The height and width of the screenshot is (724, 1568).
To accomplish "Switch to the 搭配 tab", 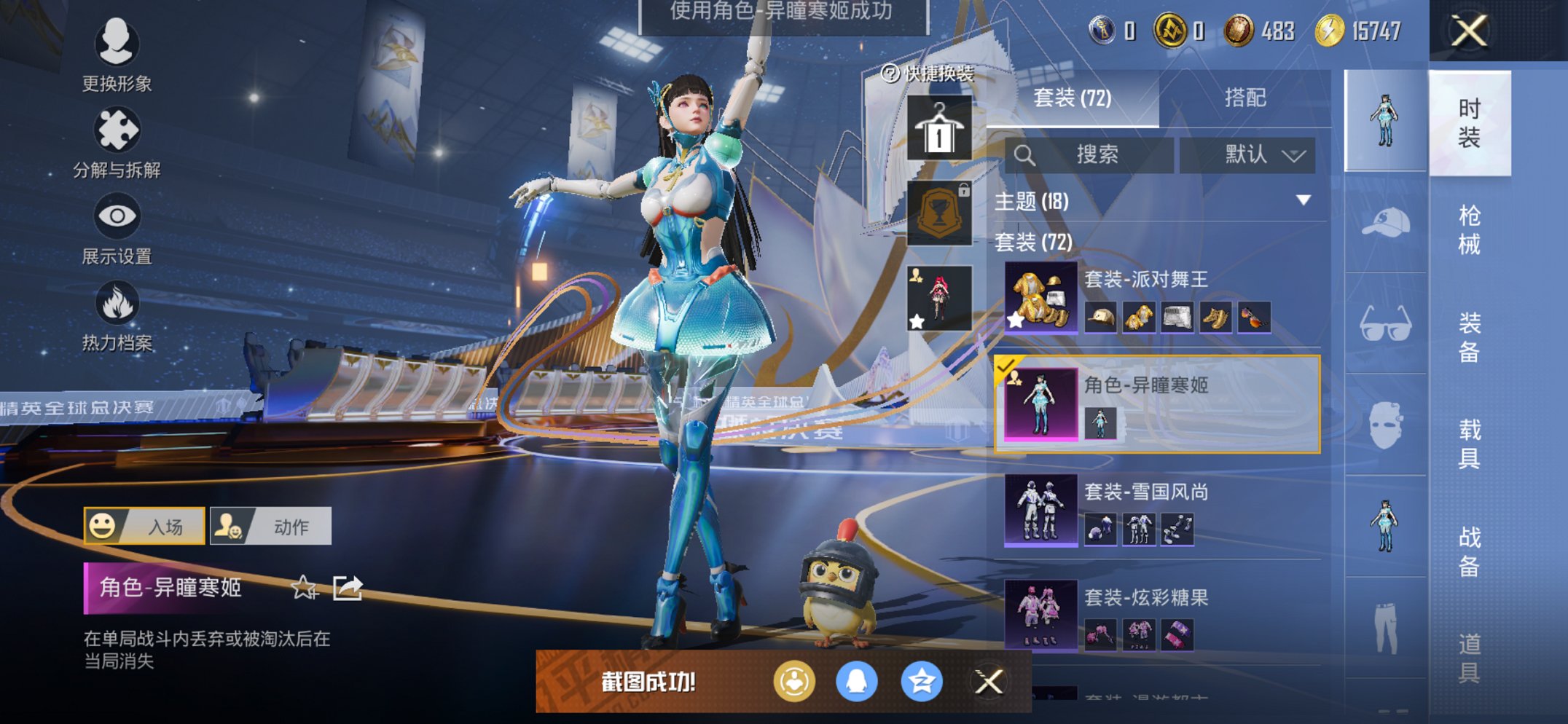I will [x=1244, y=98].
